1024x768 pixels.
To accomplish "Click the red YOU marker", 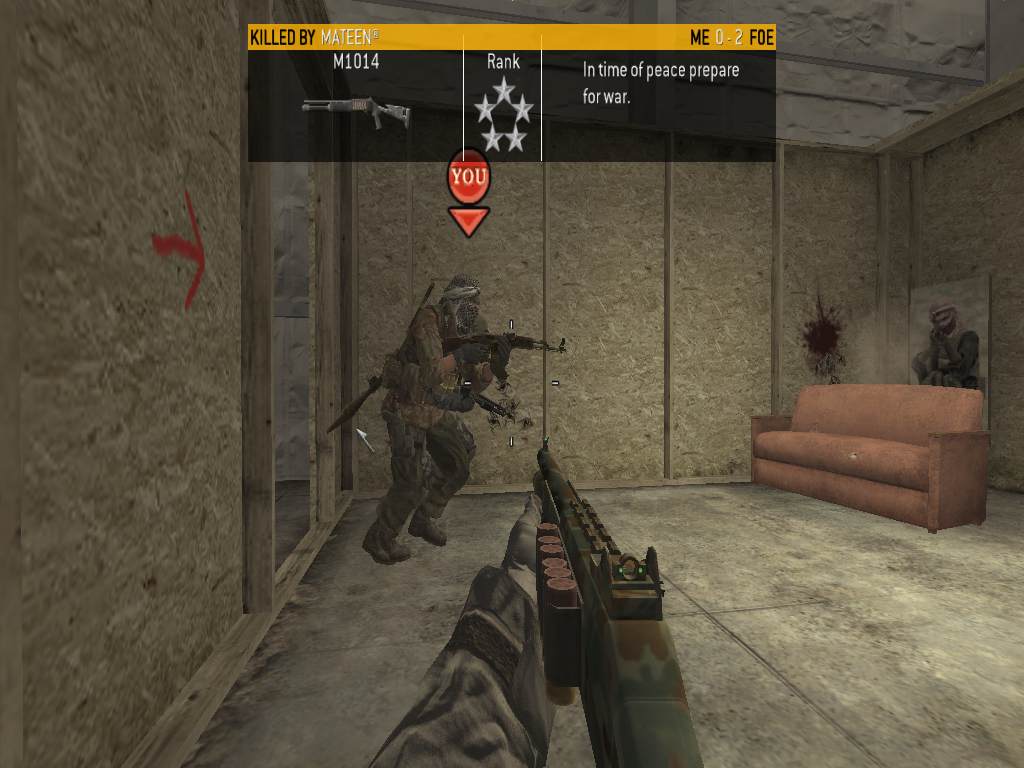I will [x=468, y=178].
